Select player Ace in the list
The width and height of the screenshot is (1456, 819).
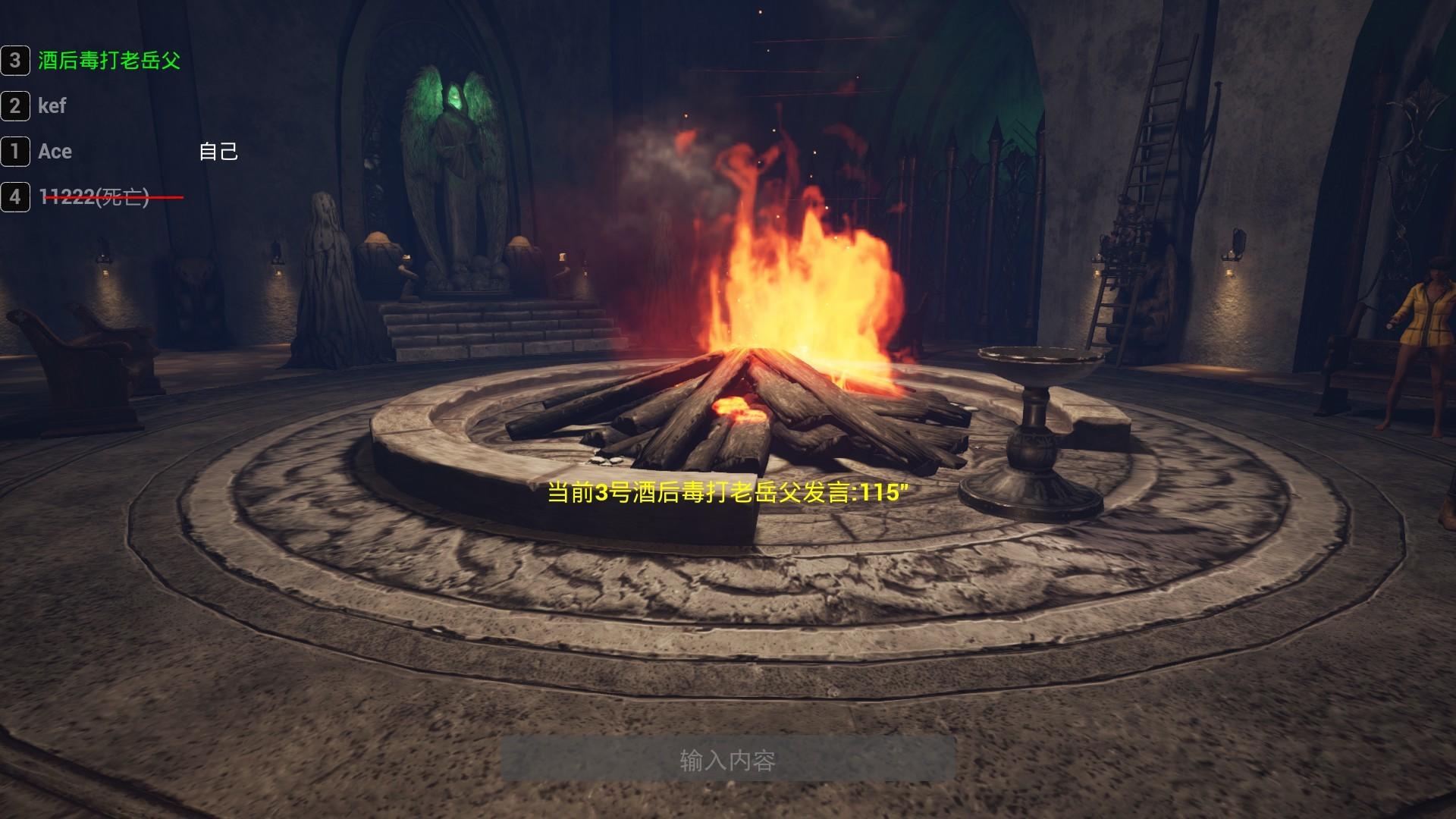[x=55, y=152]
